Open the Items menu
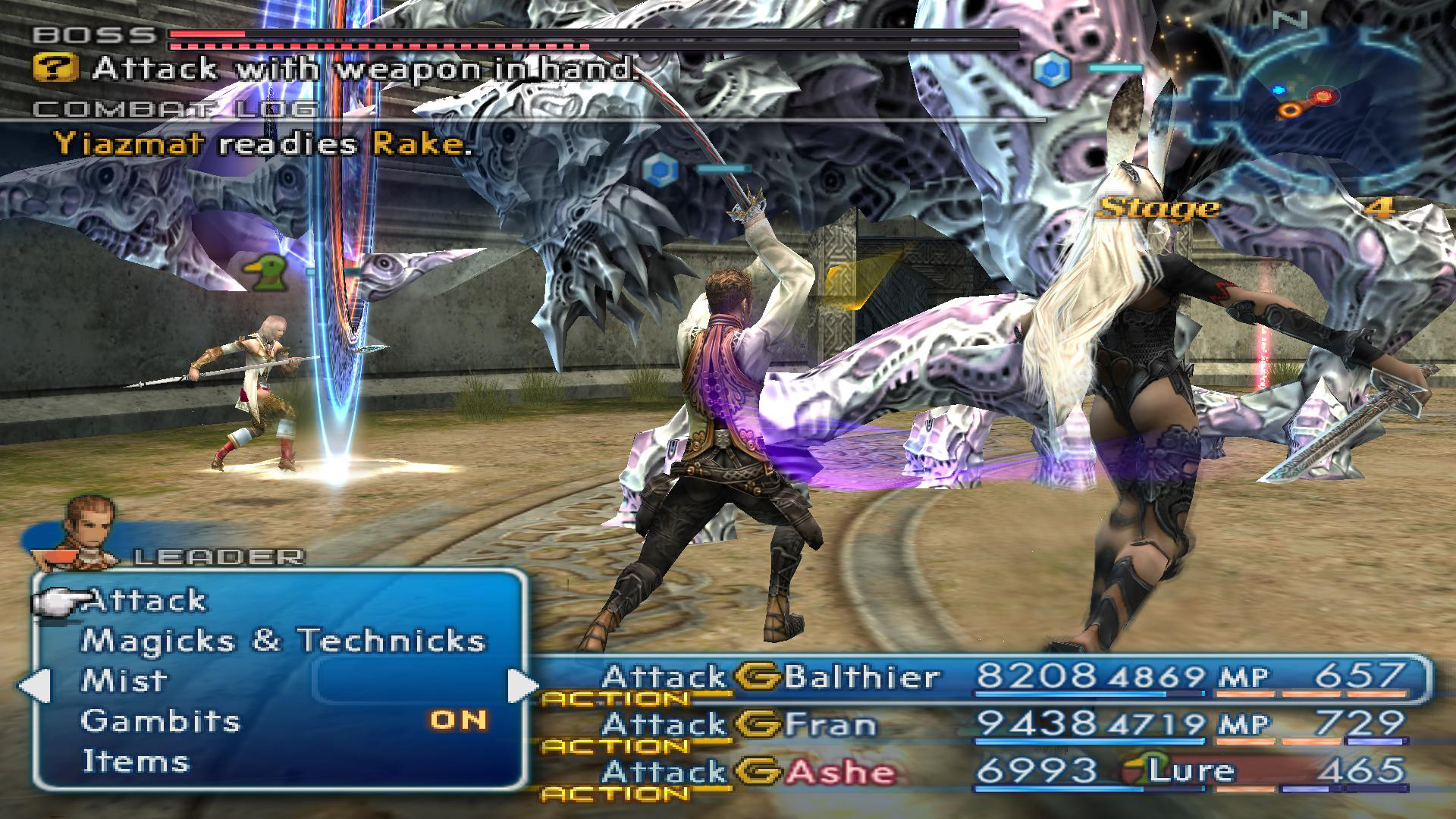The image size is (1456, 819). [x=135, y=761]
